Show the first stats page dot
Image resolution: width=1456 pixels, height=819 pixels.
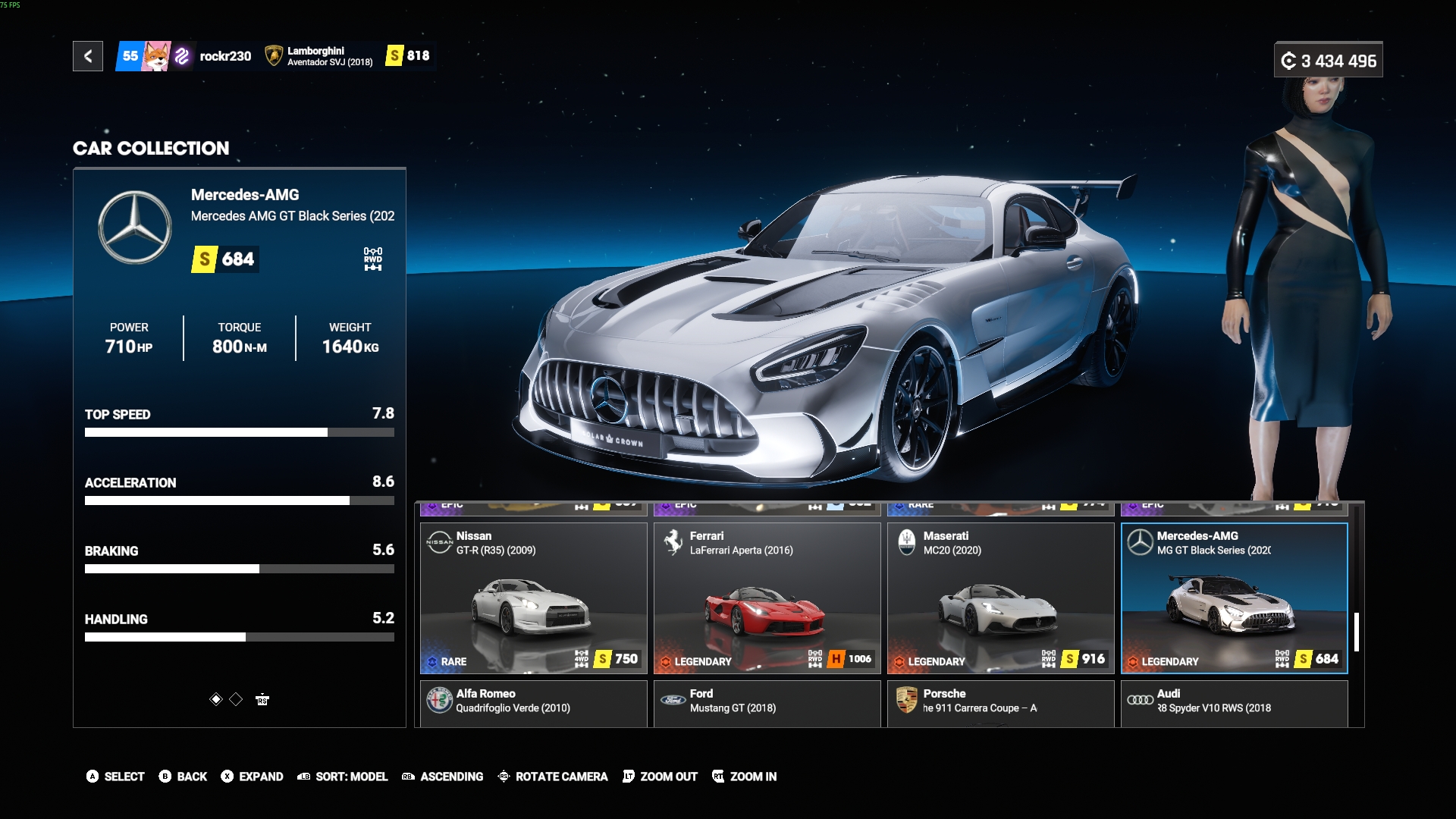[x=216, y=699]
